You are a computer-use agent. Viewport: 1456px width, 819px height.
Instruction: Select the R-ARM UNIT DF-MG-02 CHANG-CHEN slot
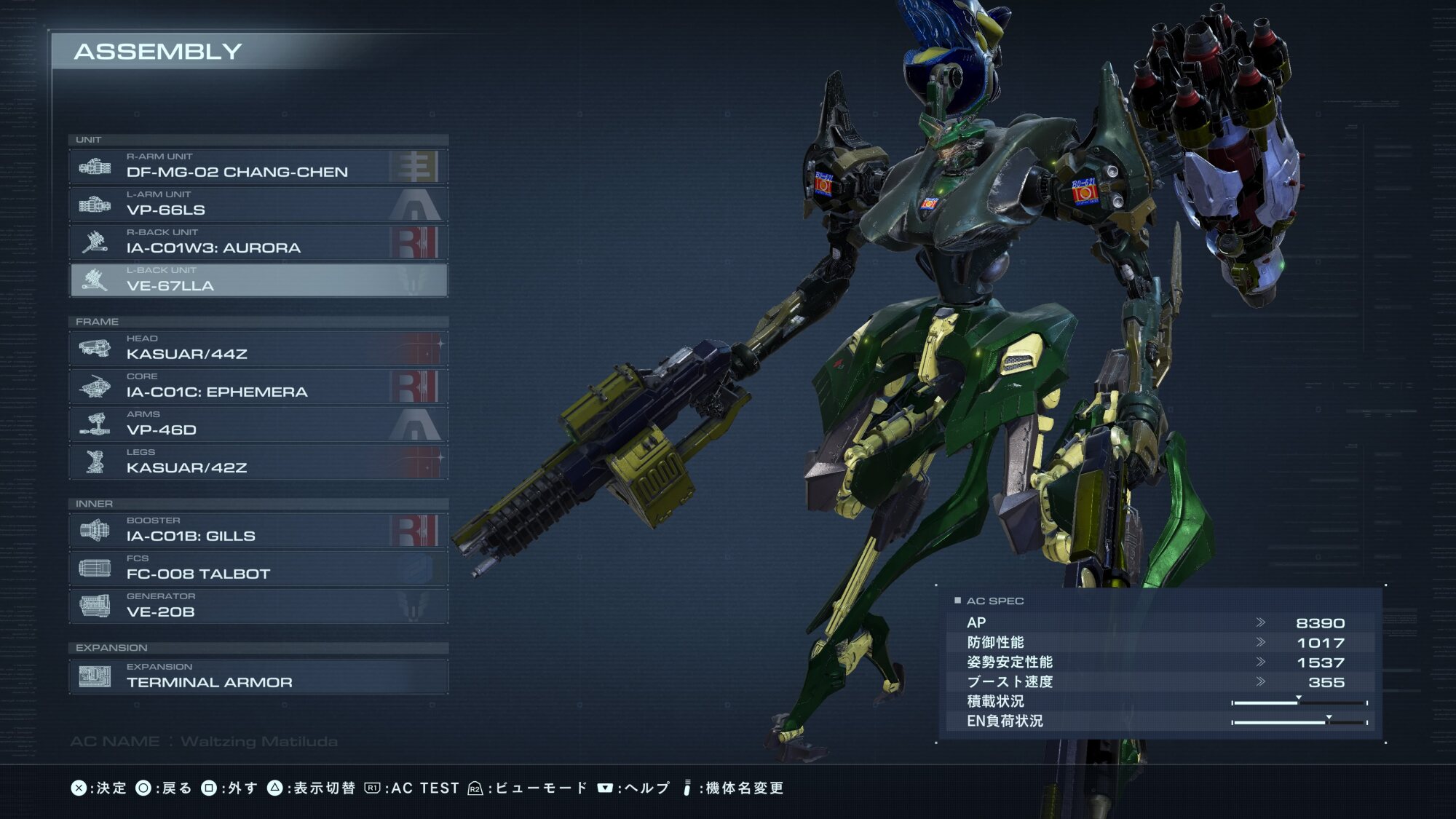coord(258,167)
